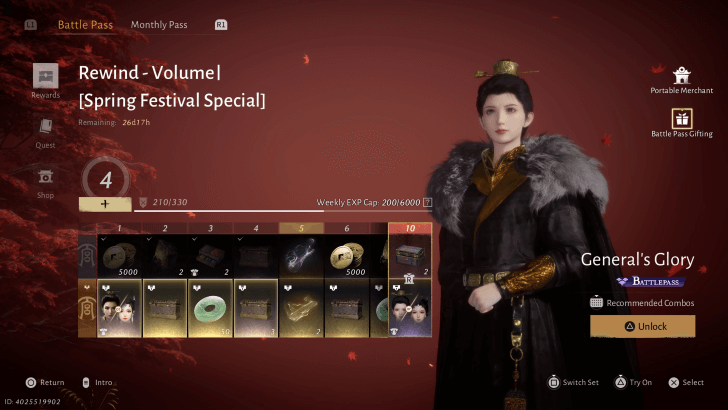Select the level 10 premium face portraits reward
728x410 pixels.
pyautogui.click(x=410, y=307)
